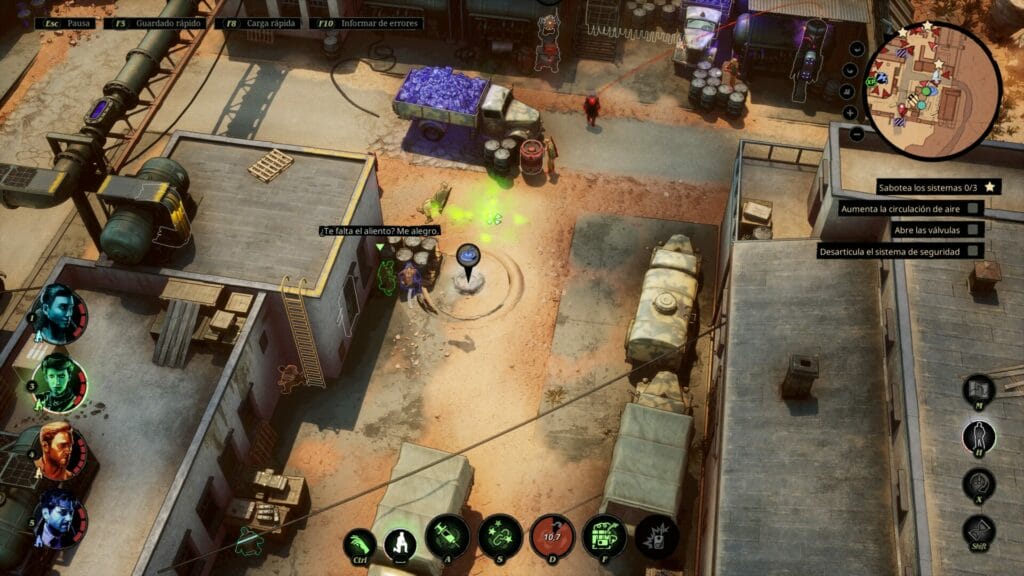Select the dark-haired character portrait numbered 5
Screen dimensions: 1024x576
(58, 520)
